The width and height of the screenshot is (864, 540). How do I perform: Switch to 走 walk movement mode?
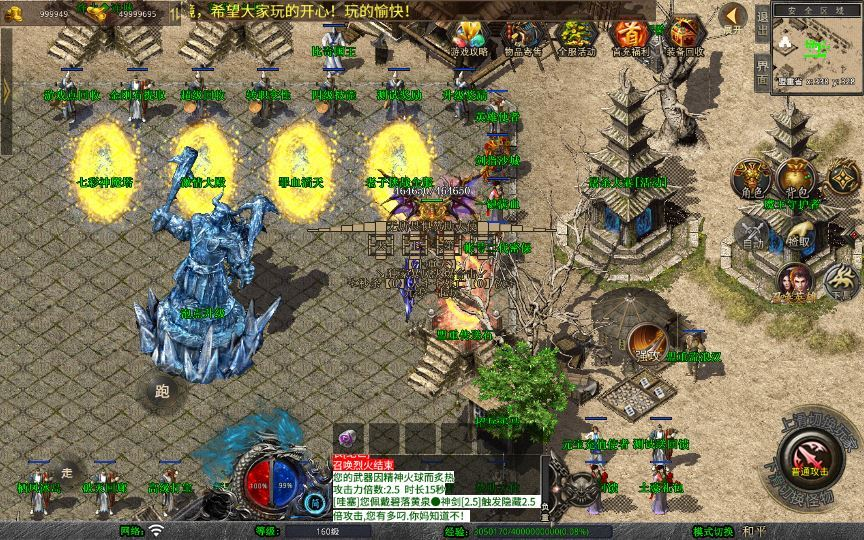point(67,470)
